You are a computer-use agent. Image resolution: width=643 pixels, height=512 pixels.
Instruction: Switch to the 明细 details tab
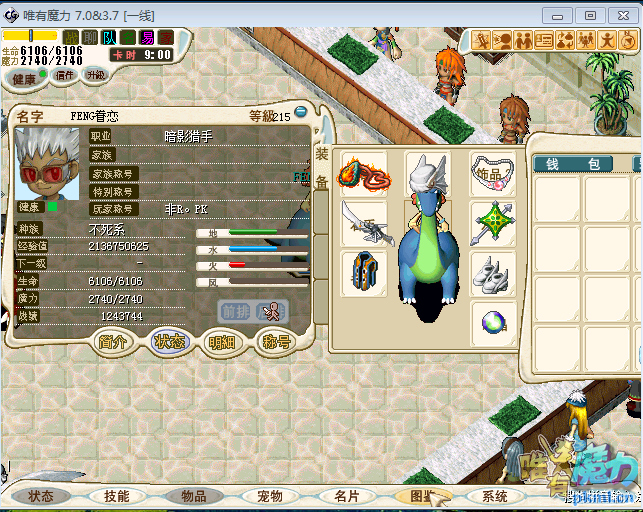[x=221, y=341]
